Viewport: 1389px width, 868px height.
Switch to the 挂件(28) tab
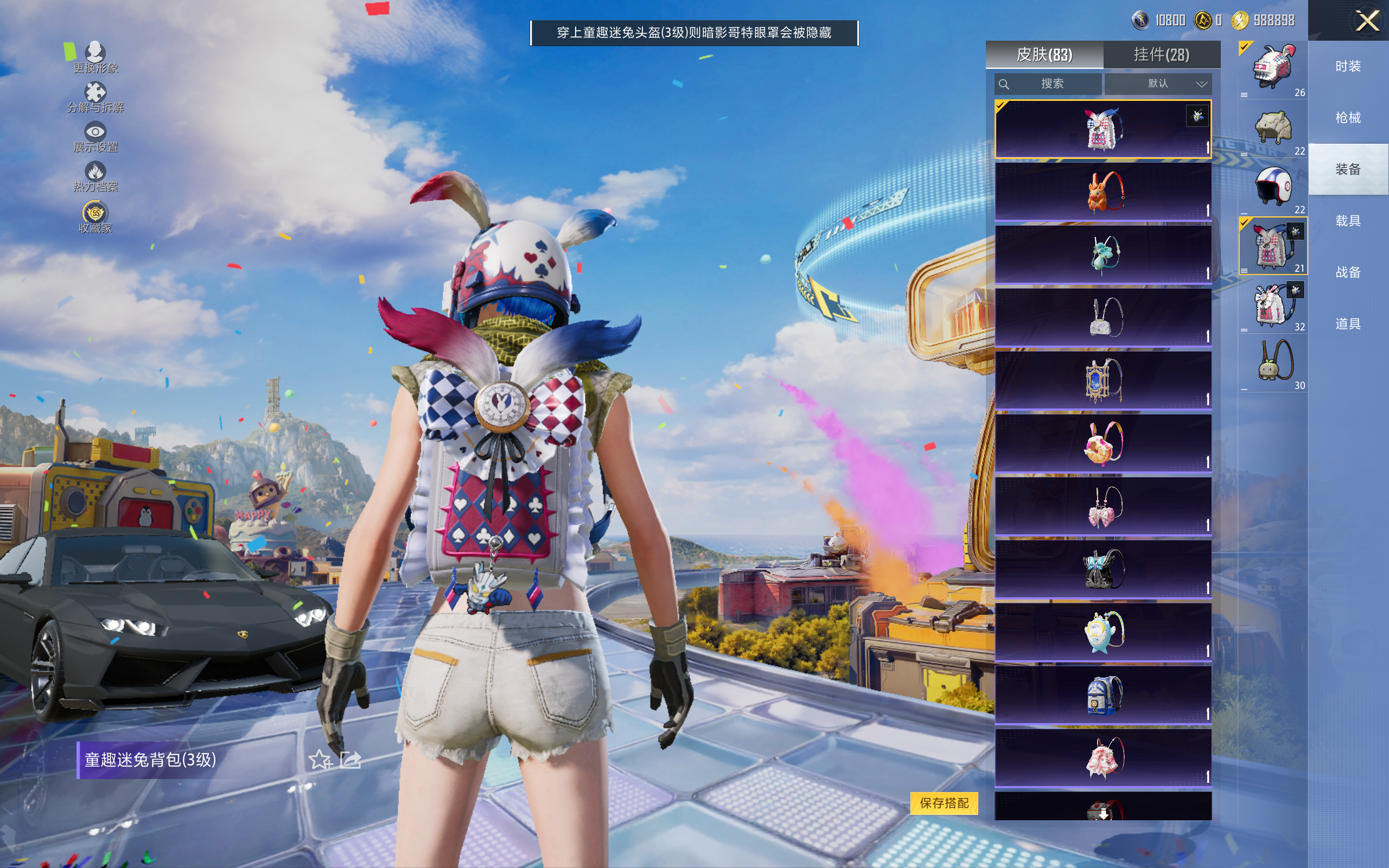tap(1161, 55)
